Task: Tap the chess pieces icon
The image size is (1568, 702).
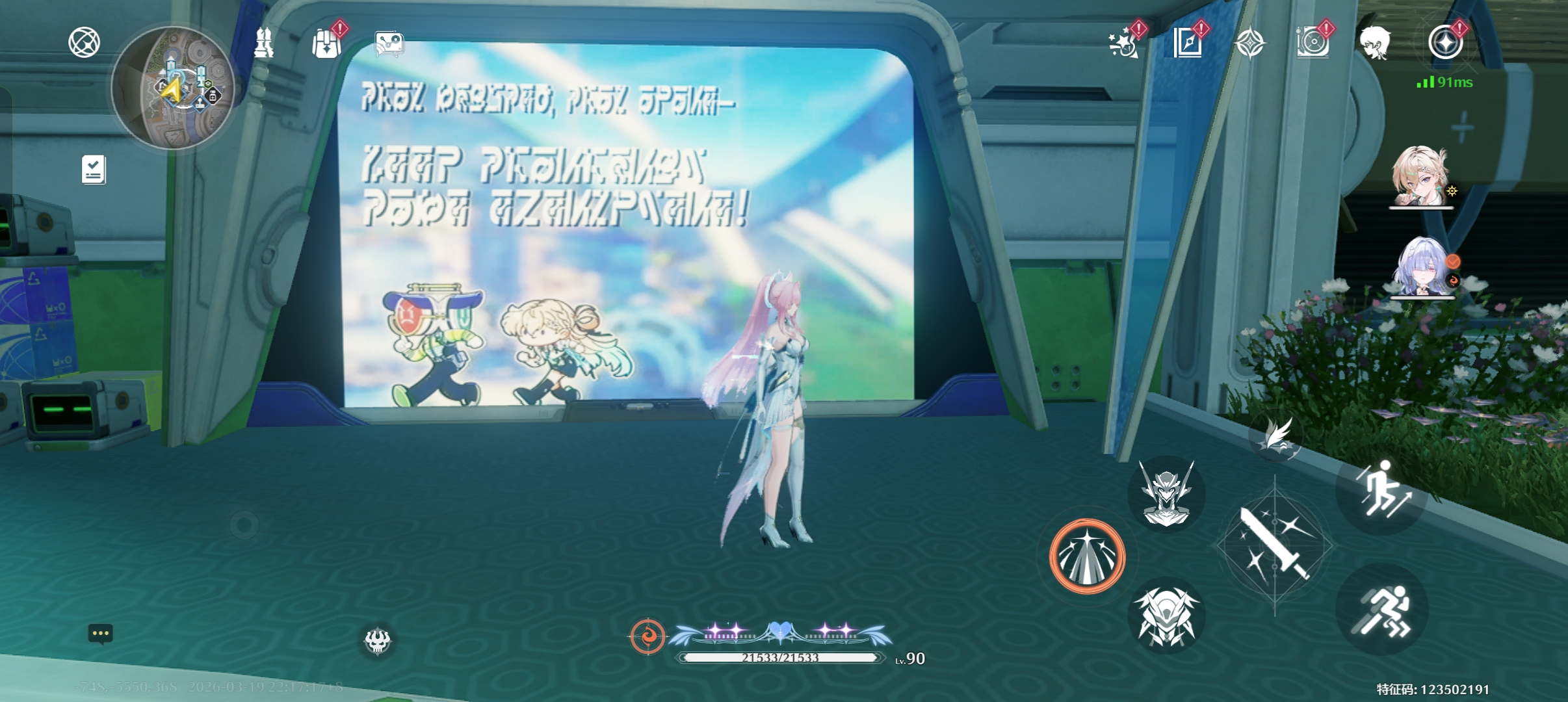Action: click(x=263, y=44)
